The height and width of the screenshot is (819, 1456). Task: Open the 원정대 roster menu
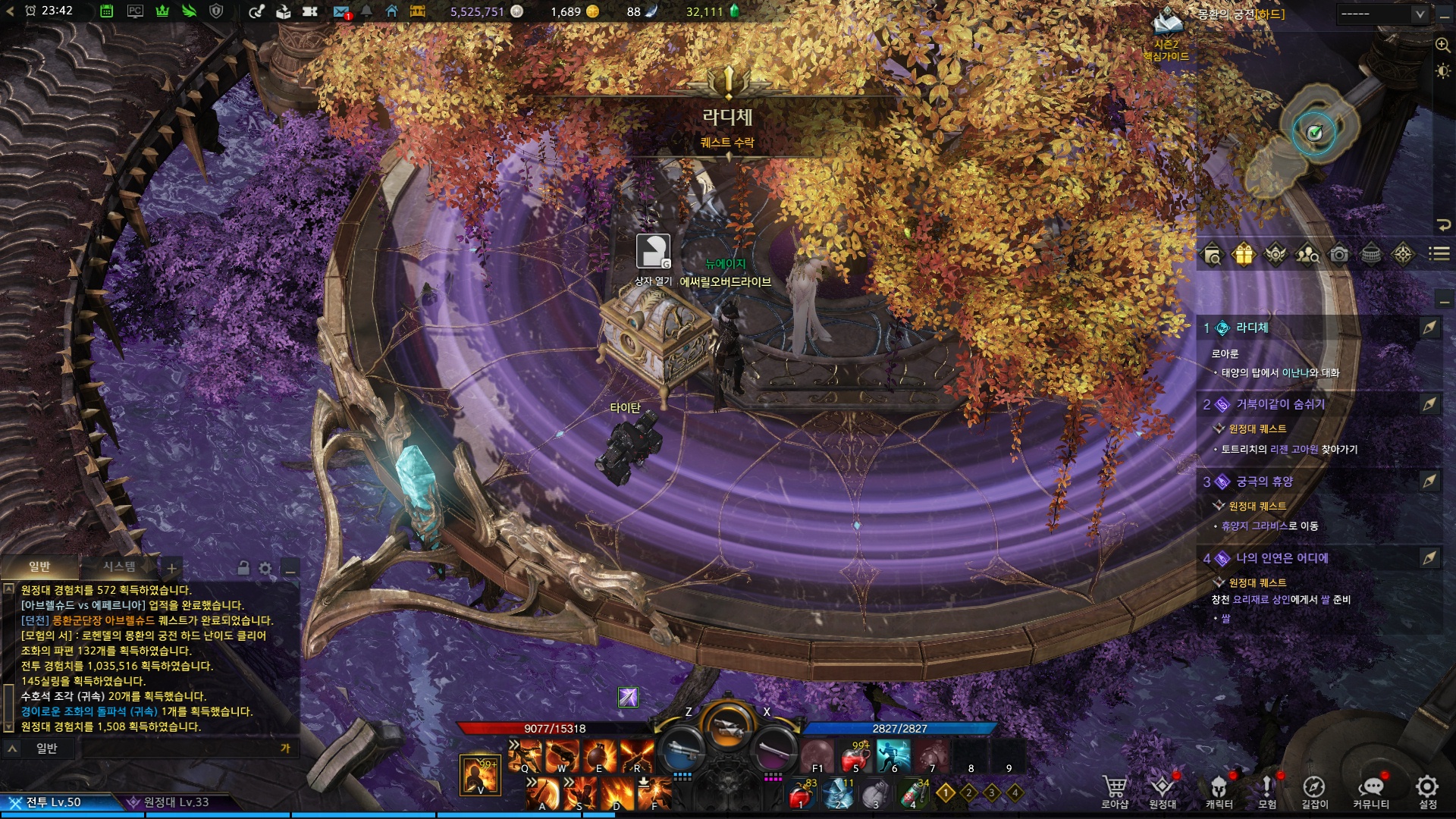pos(1162,789)
